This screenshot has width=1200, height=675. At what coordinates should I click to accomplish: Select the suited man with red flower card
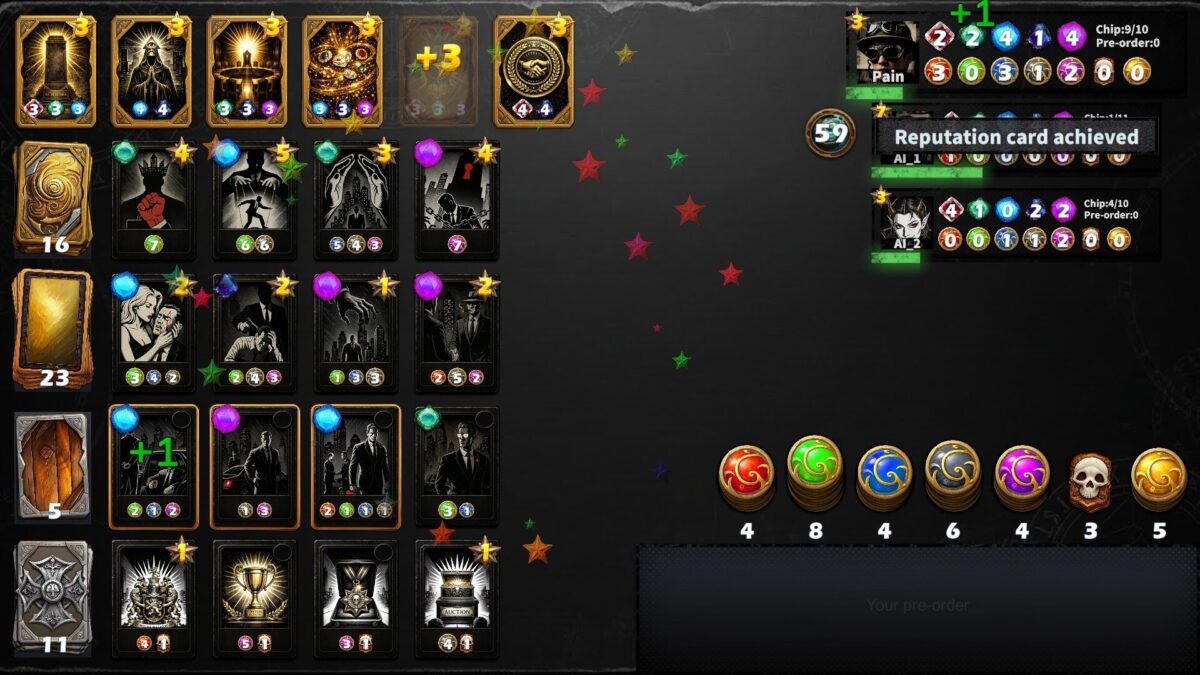pyautogui.click(x=456, y=465)
